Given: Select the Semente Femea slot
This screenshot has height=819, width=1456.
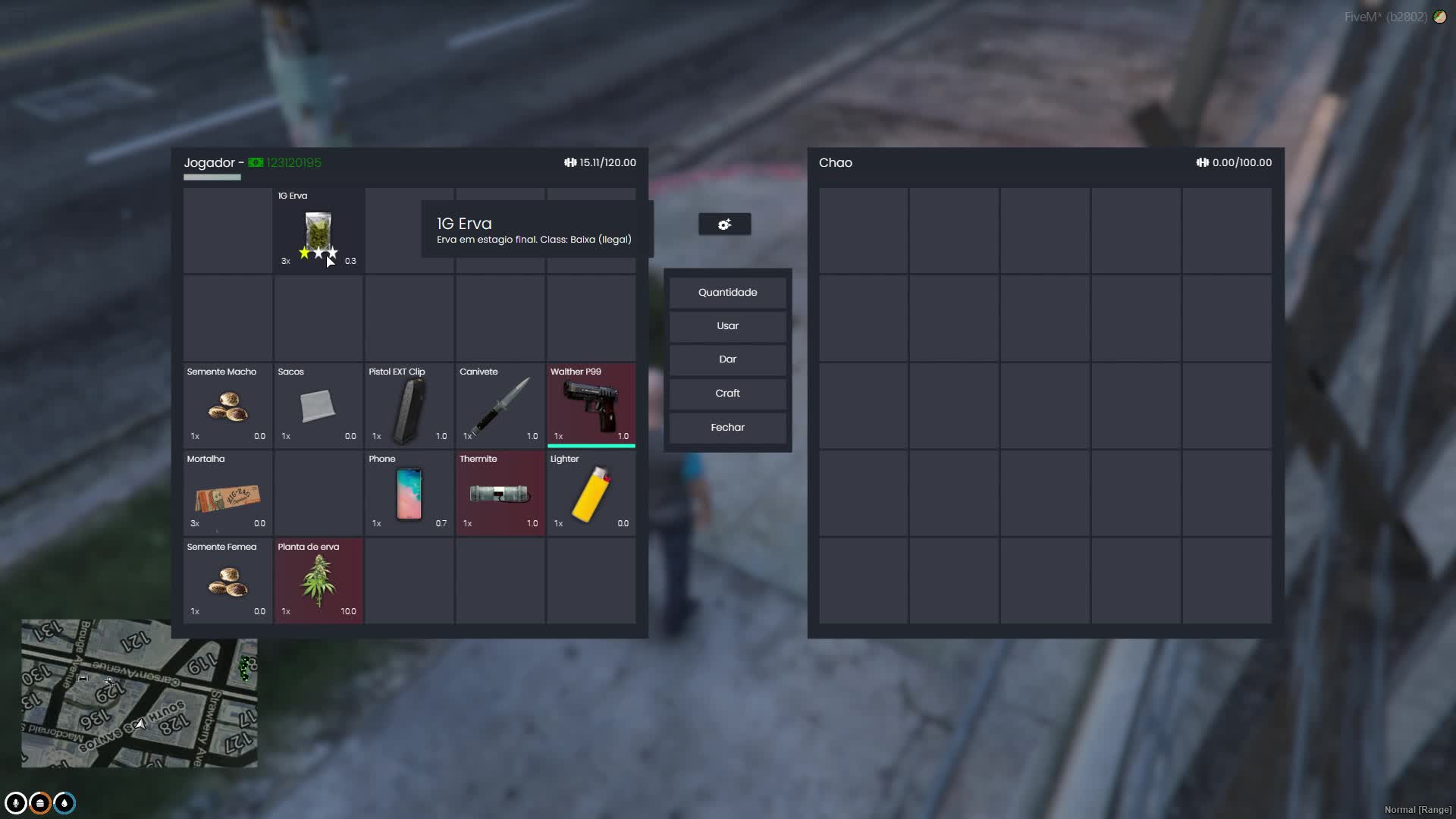Looking at the screenshot, I should click(x=227, y=581).
